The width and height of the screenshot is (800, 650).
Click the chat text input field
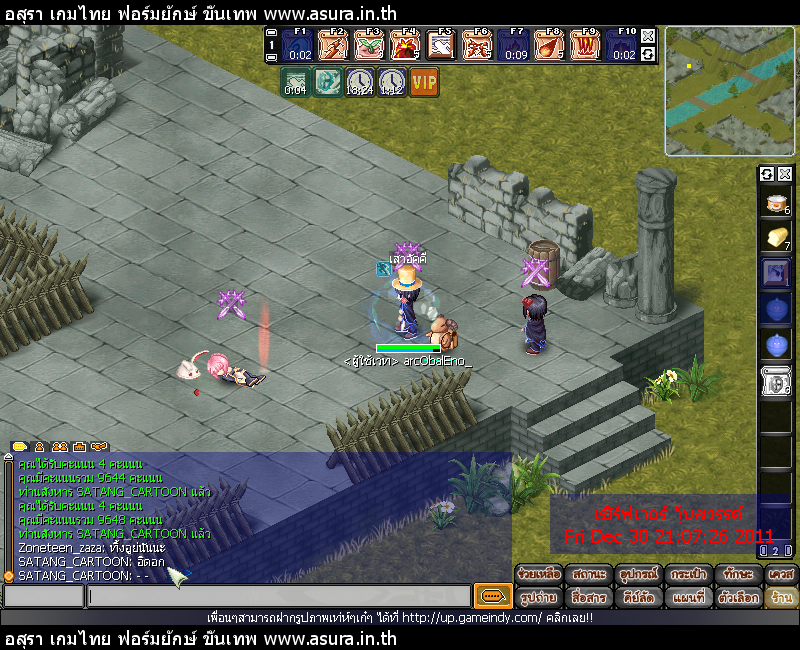(278, 597)
